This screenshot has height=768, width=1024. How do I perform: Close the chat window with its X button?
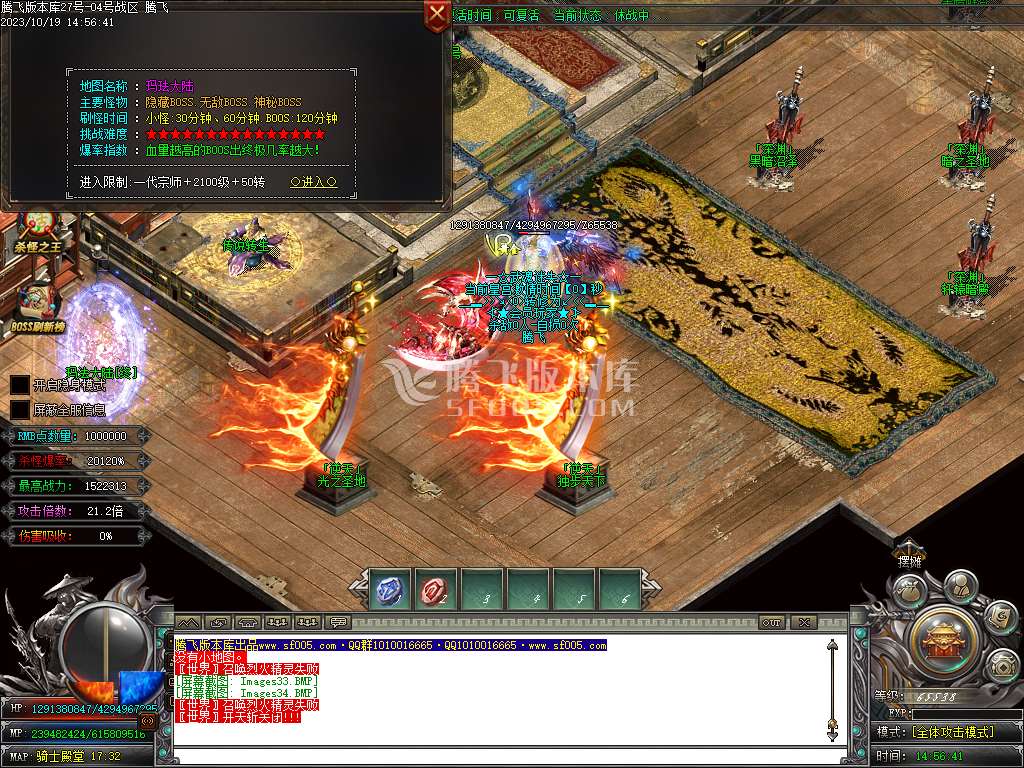coord(804,622)
